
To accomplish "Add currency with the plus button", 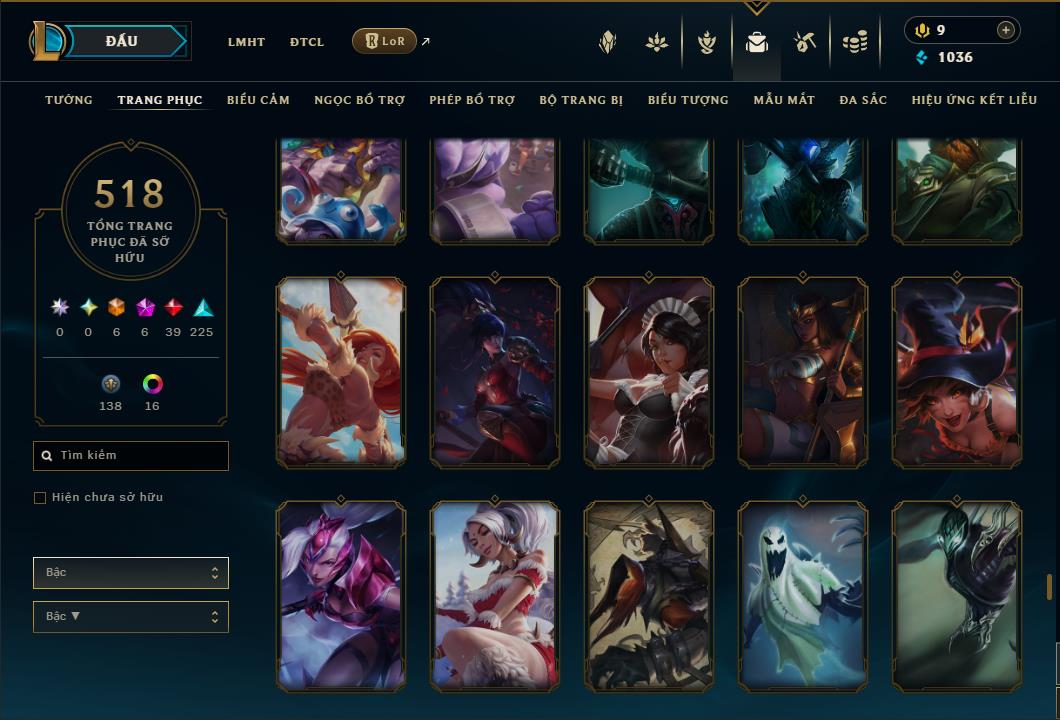I will (x=1005, y=30).
